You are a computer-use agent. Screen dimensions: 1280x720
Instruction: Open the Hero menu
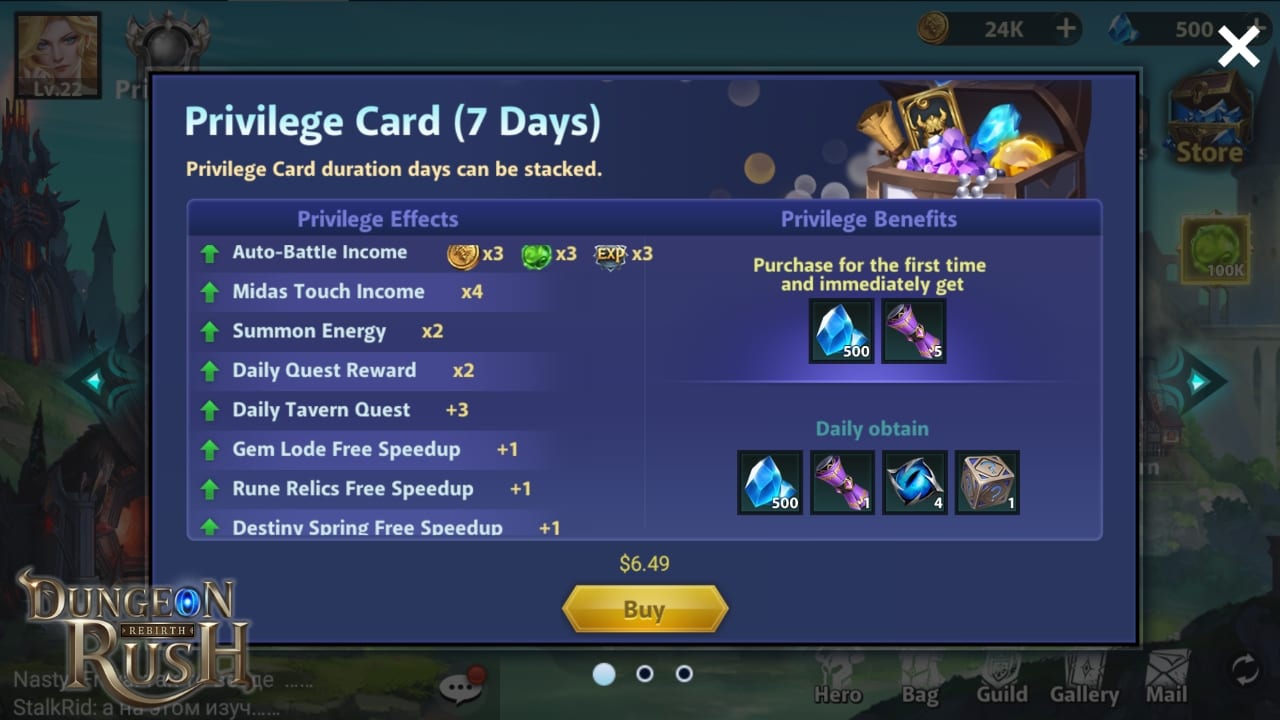click(x=837, y=678)
